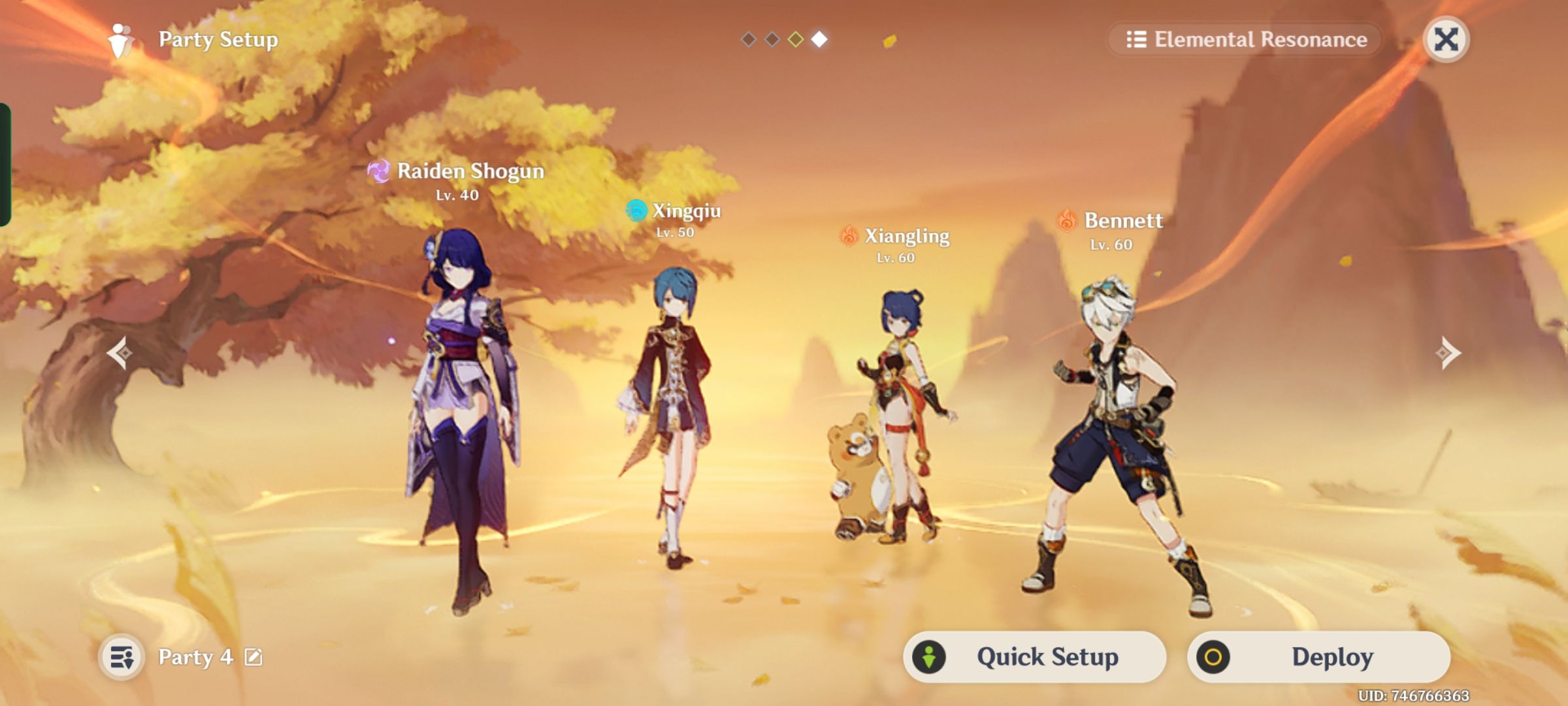Viewport: 1568px width, 706px height.
Task: Select the first dark diamond page indicator
Action: 747,40
